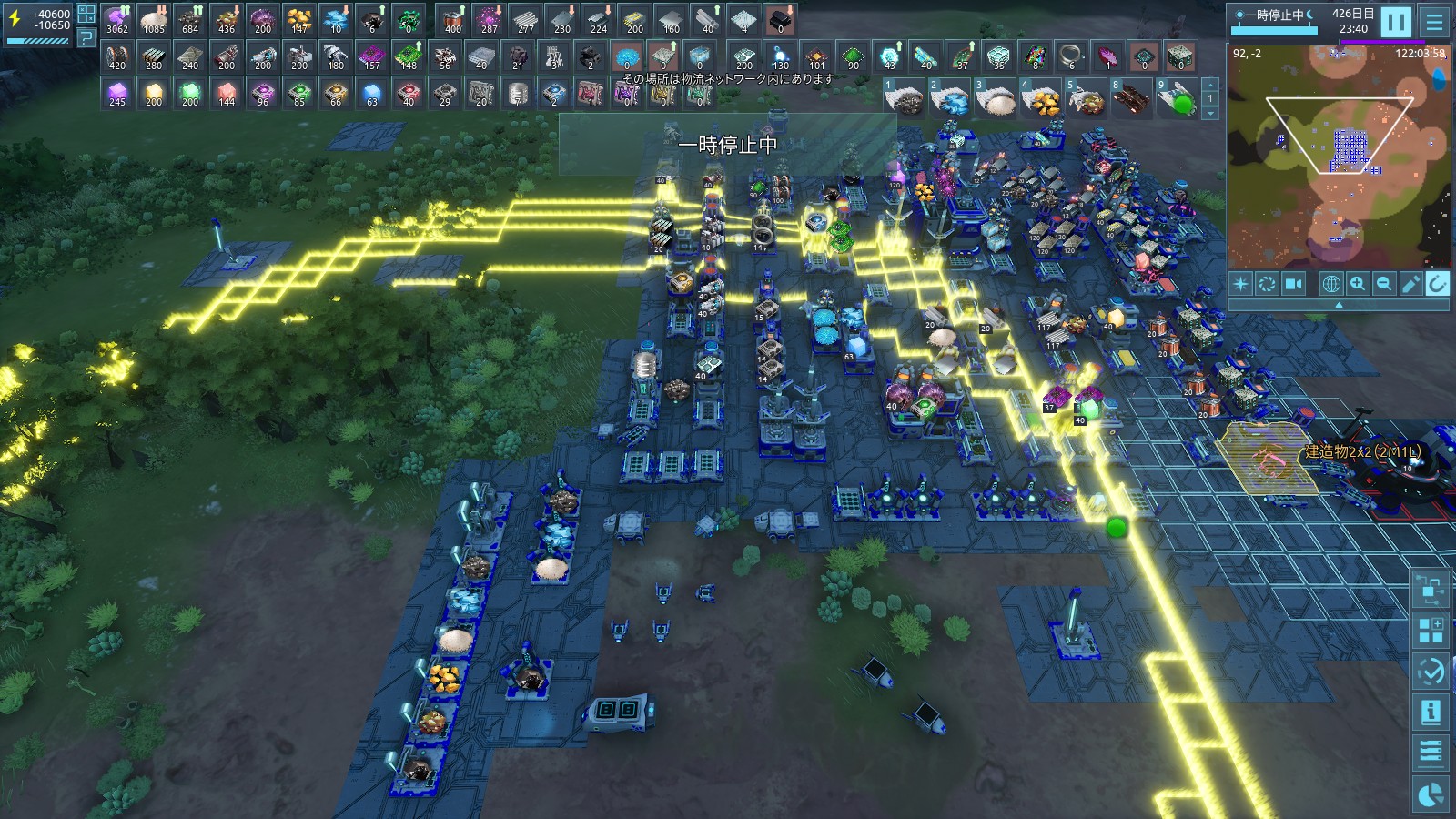This screenshot has width=1456, height=819.
Task: Toggle the pause button
Action: pos(1395,21)
